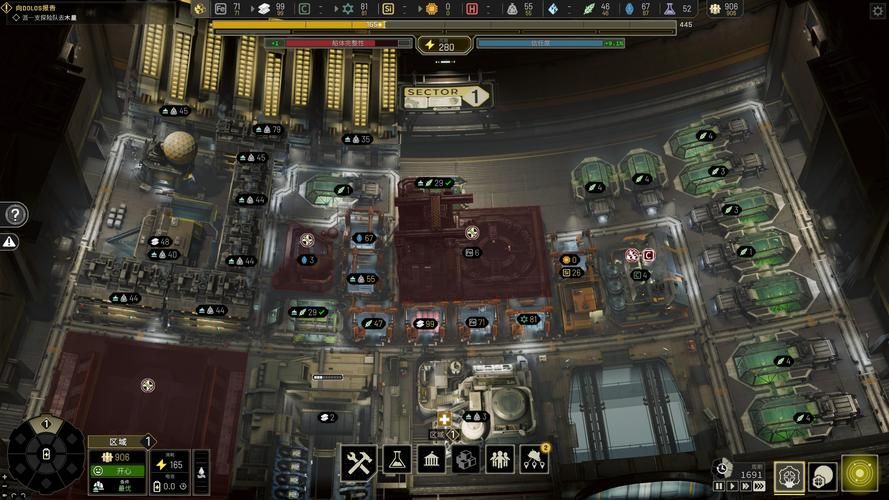Open the stacked cubes resources menu
Image resolution: width=889 pixels, height=500 pixels.
click(466, 460)
